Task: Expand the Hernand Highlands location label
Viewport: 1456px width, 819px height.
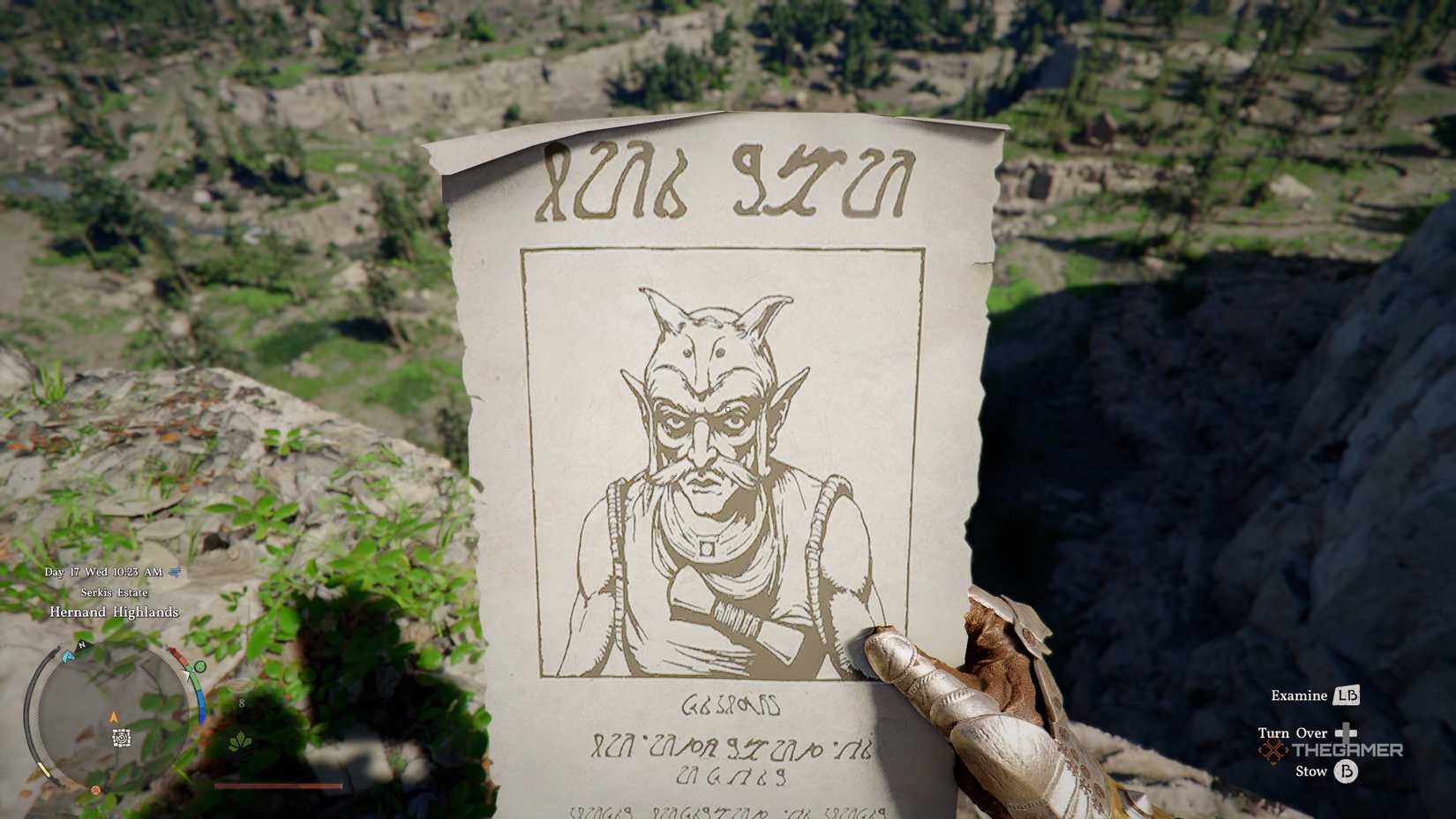Action: (115, 612)
